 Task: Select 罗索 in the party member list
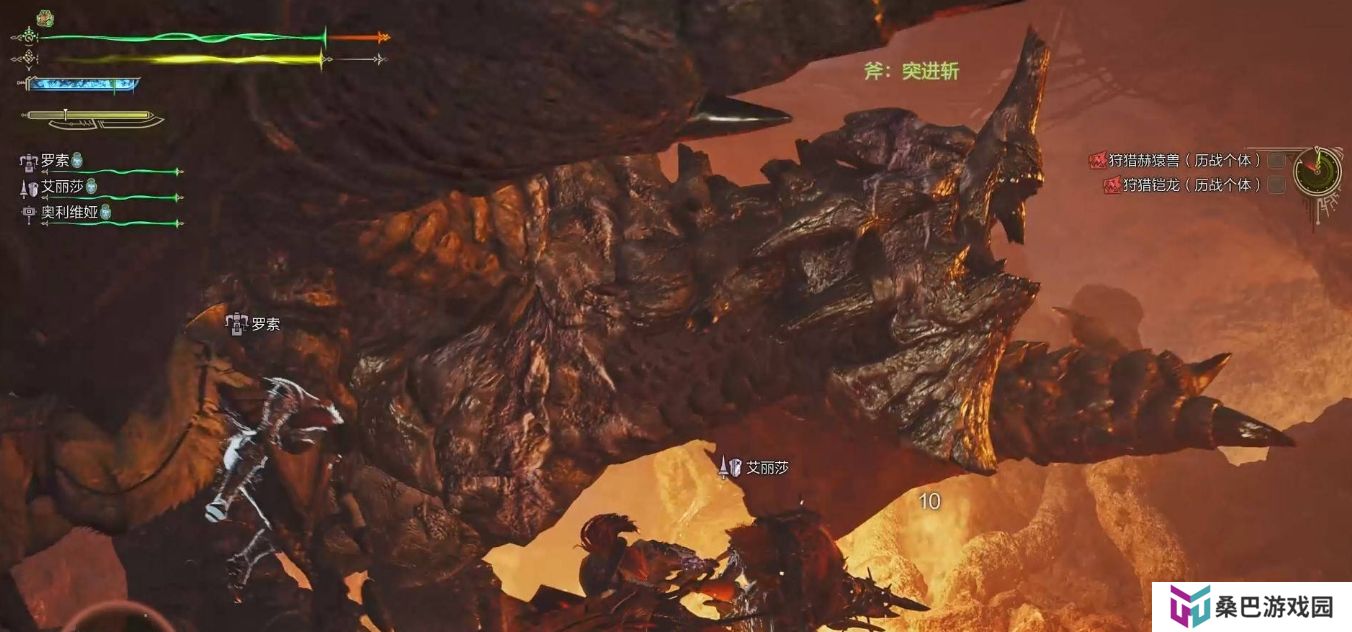[55, 161]
